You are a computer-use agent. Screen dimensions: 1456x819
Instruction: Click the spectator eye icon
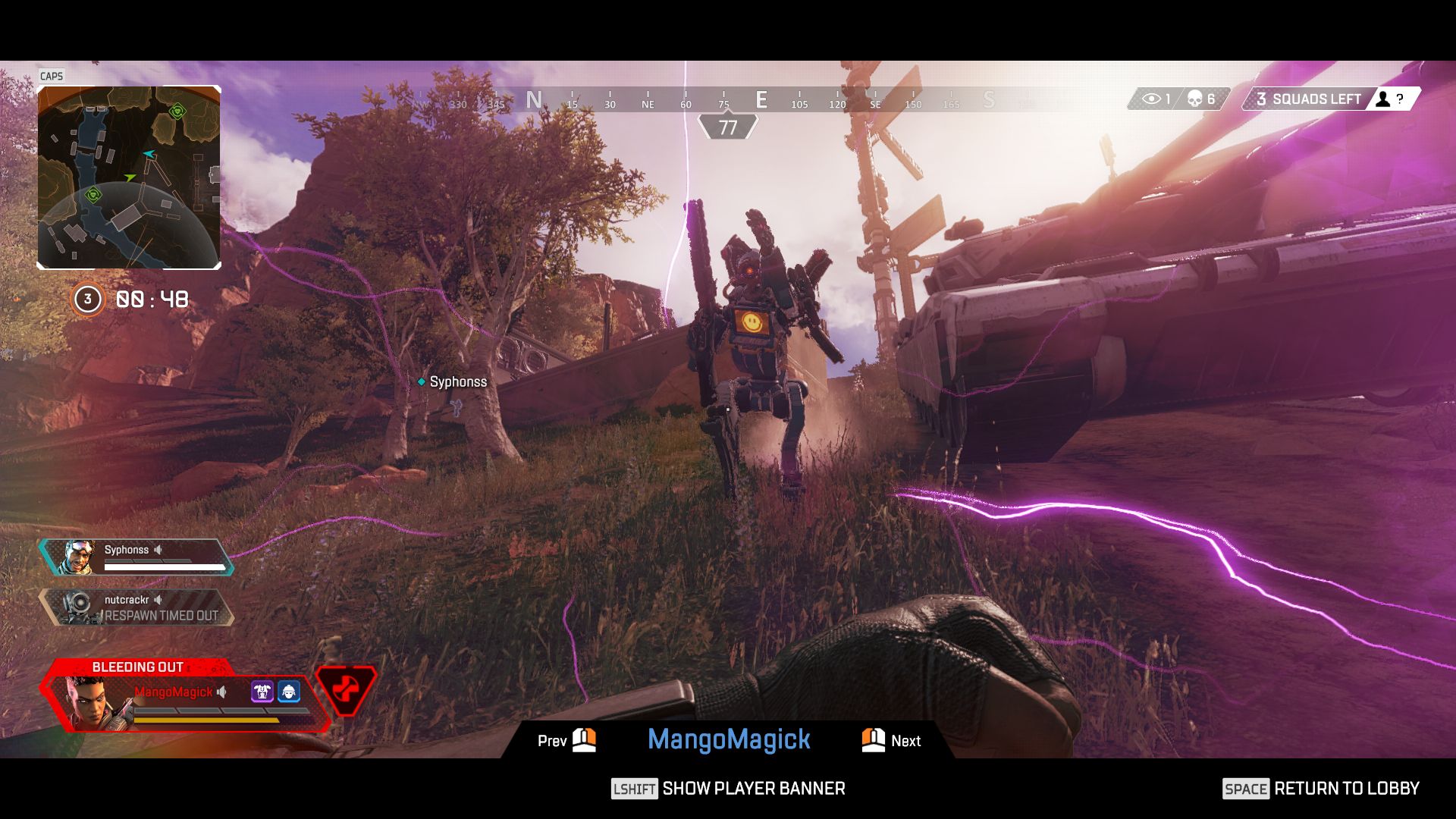[1151, 99]
